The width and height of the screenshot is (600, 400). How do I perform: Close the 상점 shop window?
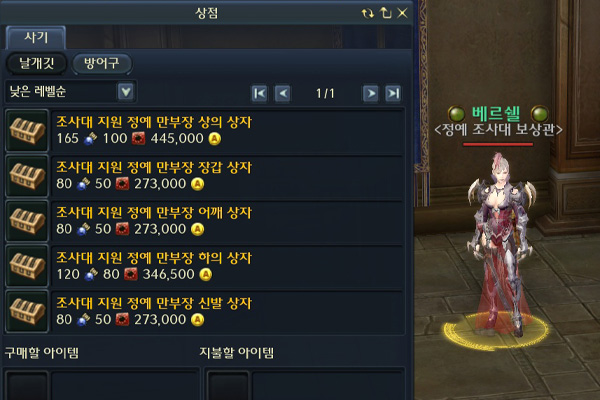[x=402, y=13]
